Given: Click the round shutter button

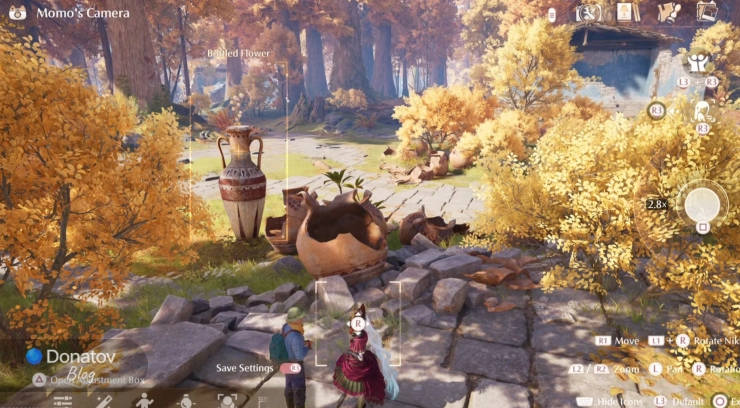Looking at the screenshot, I should tap(702, 204).
